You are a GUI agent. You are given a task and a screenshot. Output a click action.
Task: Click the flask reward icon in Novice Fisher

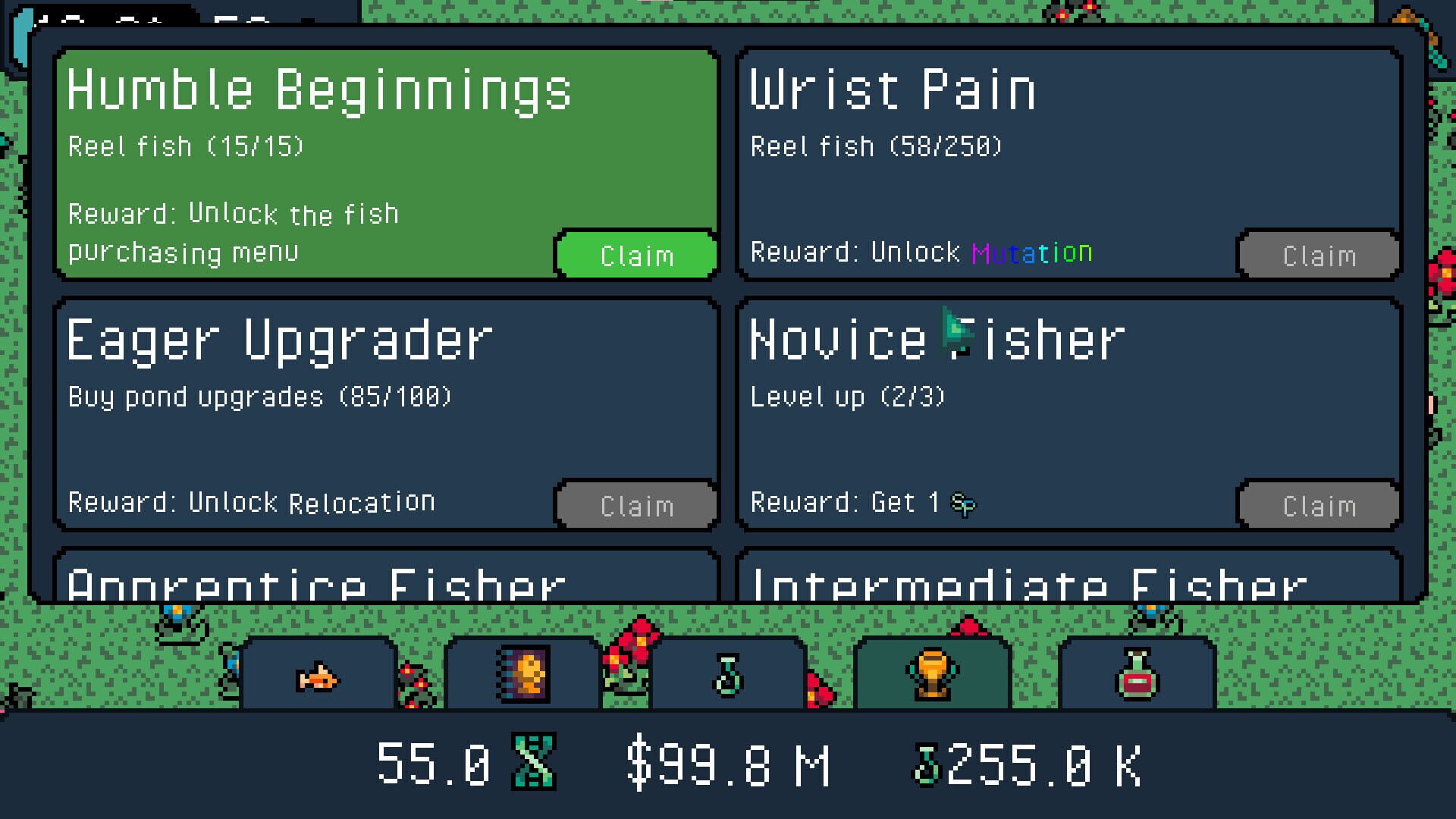(x=963, y=503)
